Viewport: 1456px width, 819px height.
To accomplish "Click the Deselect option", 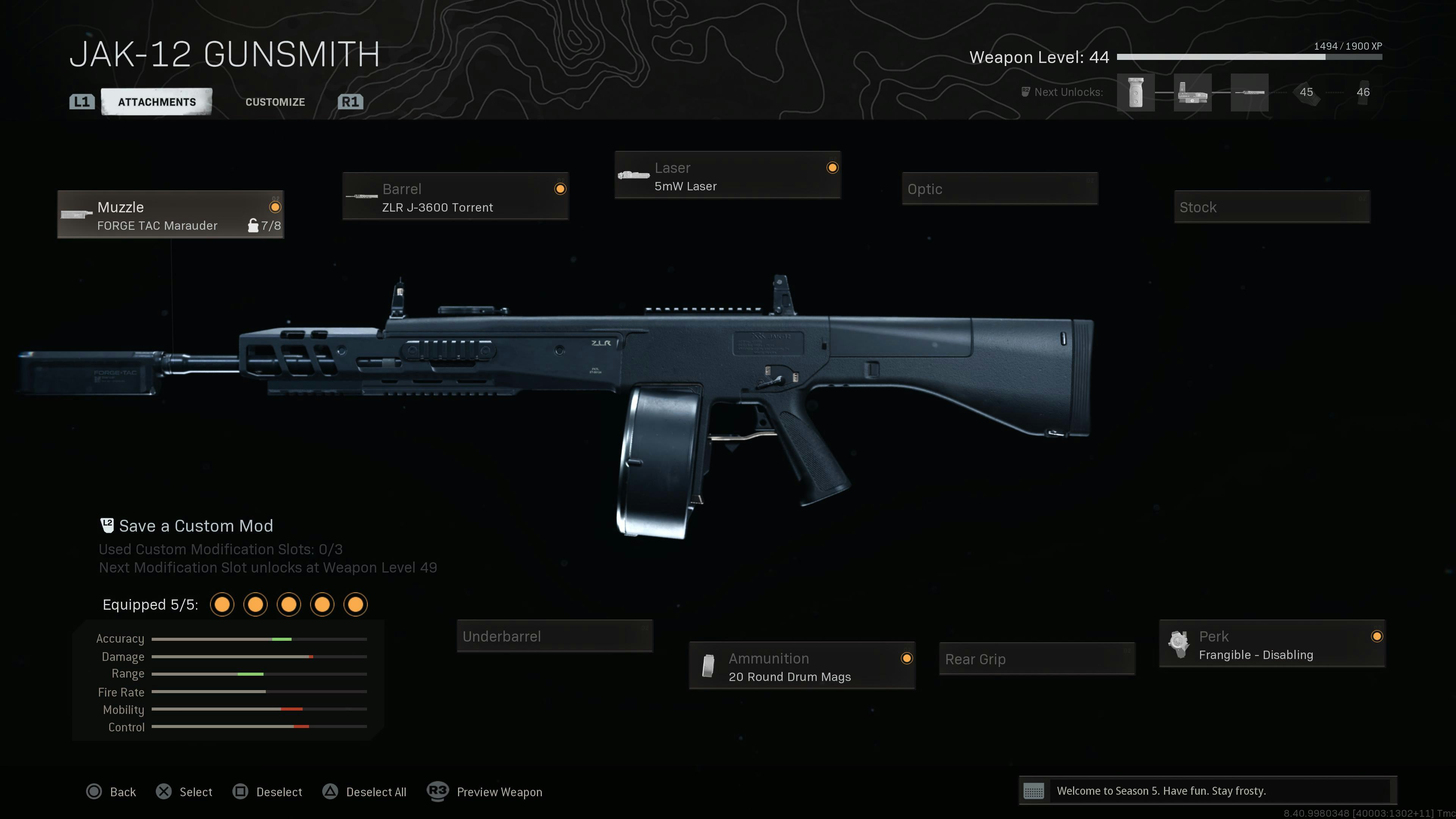I will pyautogui.click(x=268, y=792).
